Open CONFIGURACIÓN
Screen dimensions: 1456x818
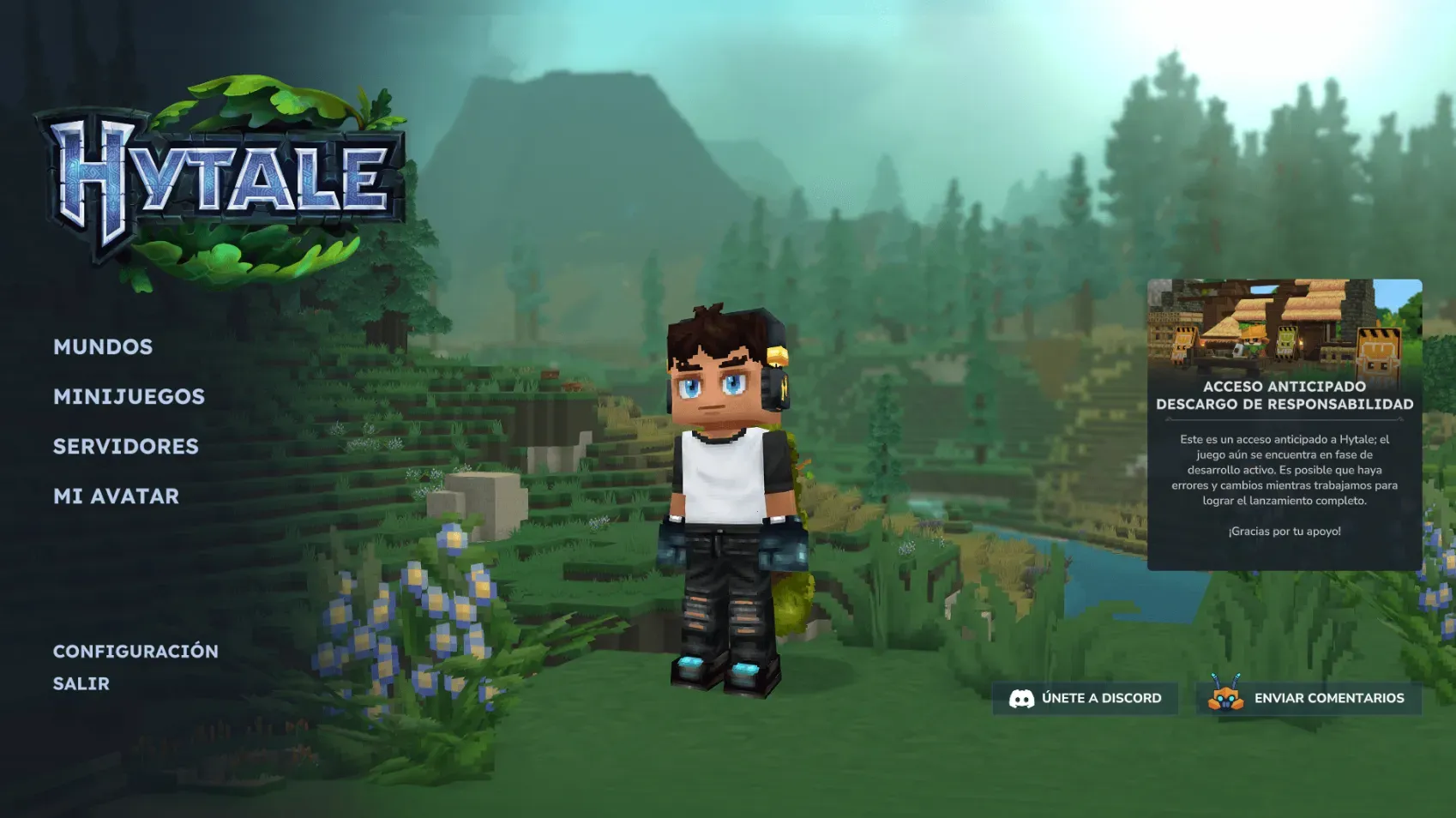tap(135, 651)
